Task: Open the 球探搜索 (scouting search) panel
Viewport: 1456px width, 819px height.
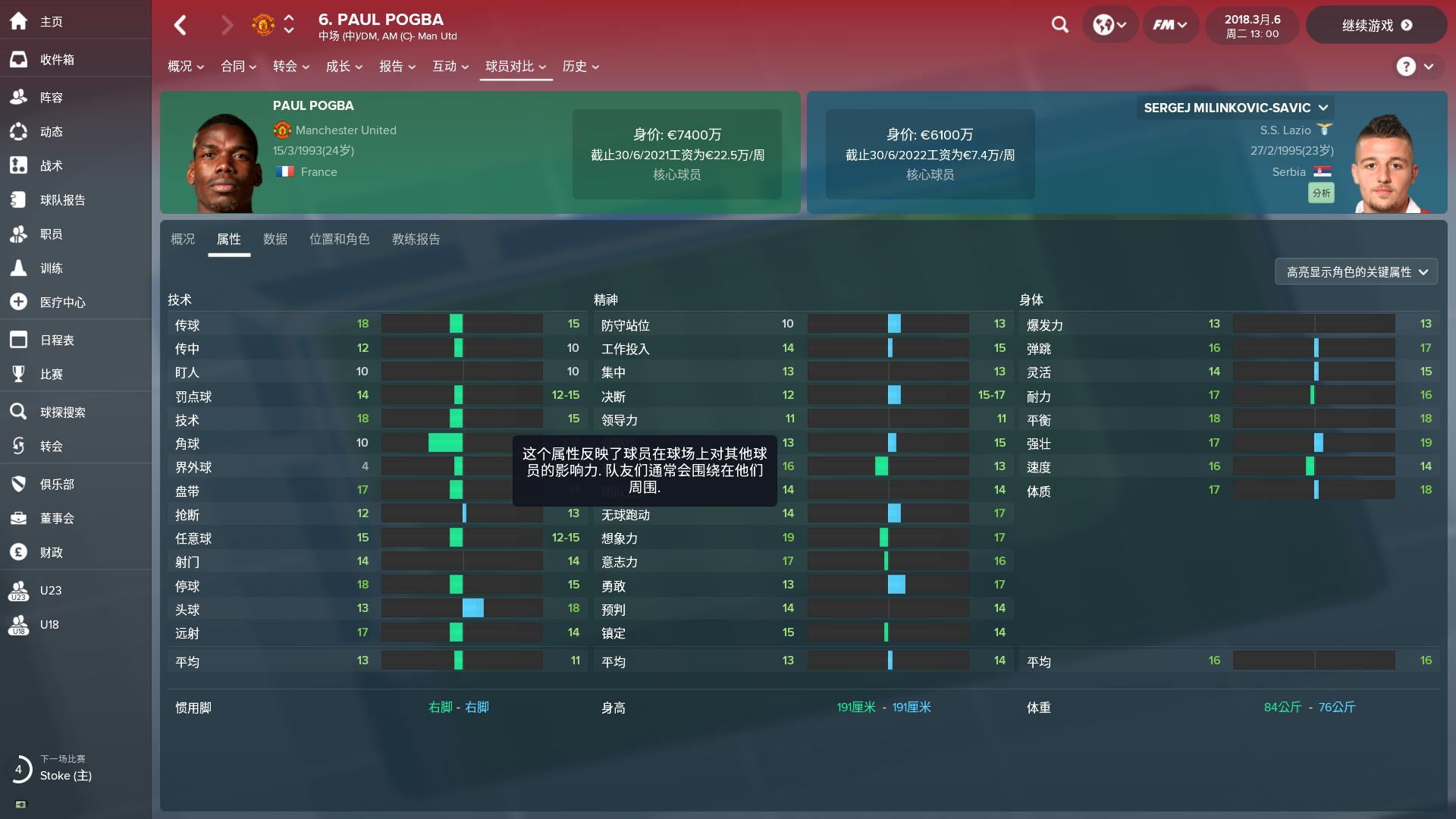Action: (x=64, y=412)
